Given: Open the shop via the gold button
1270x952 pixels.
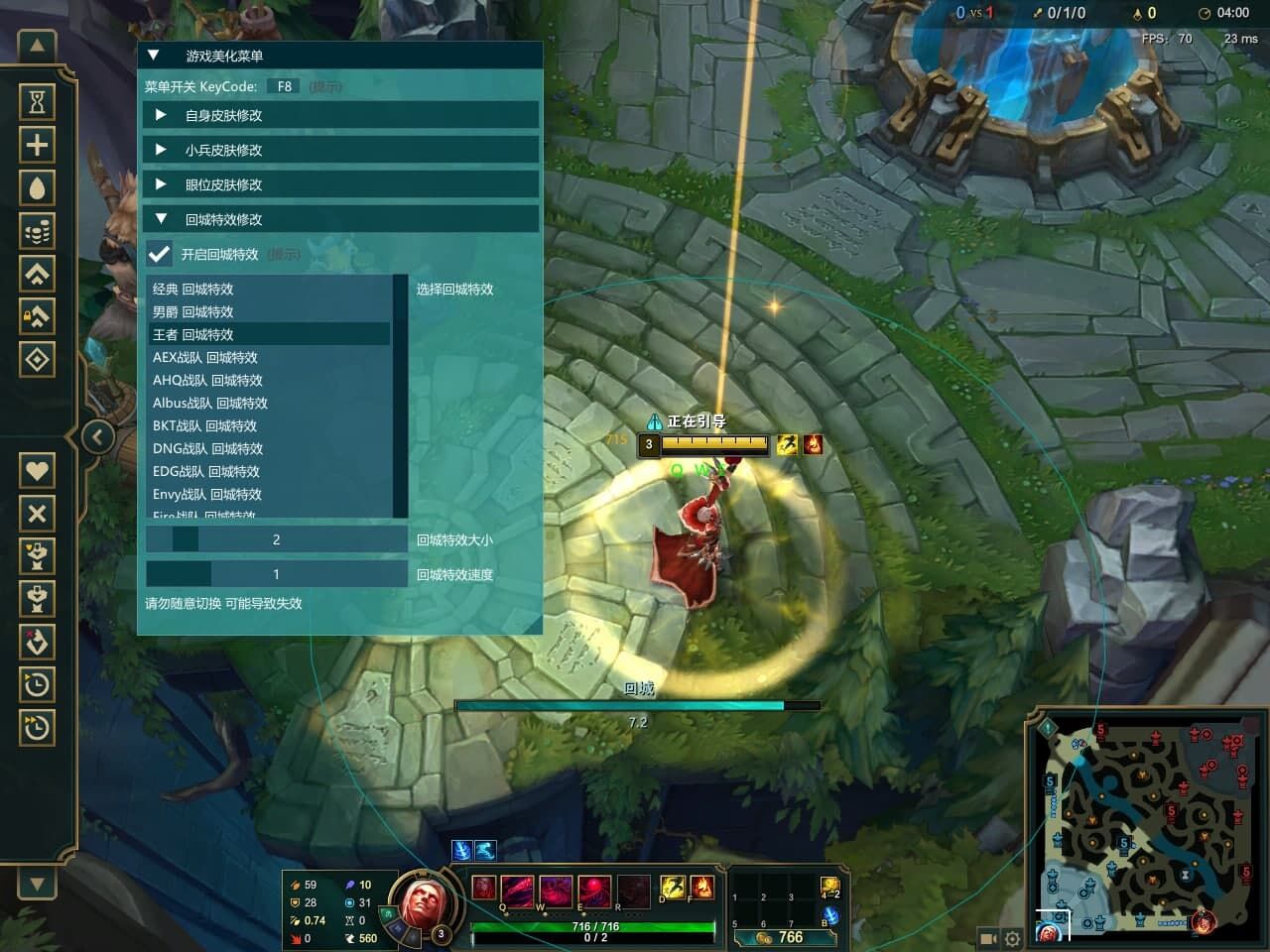Looking at the screenshot, I should [x=778, y=937].
